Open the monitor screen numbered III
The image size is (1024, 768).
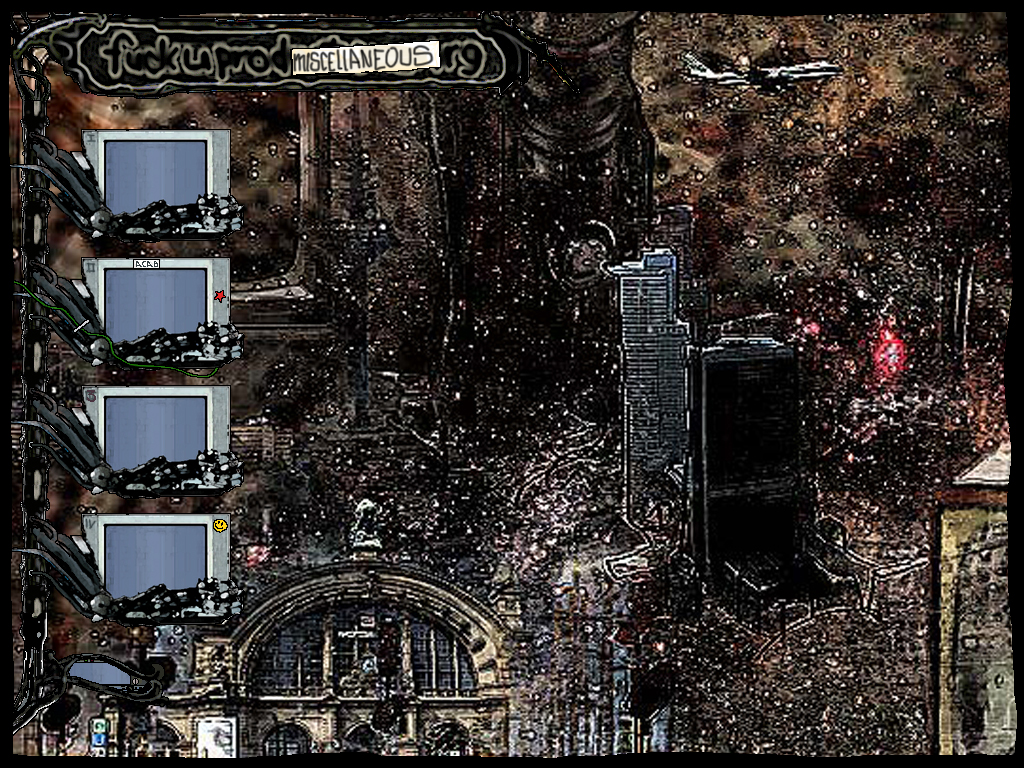click(155, 431)
